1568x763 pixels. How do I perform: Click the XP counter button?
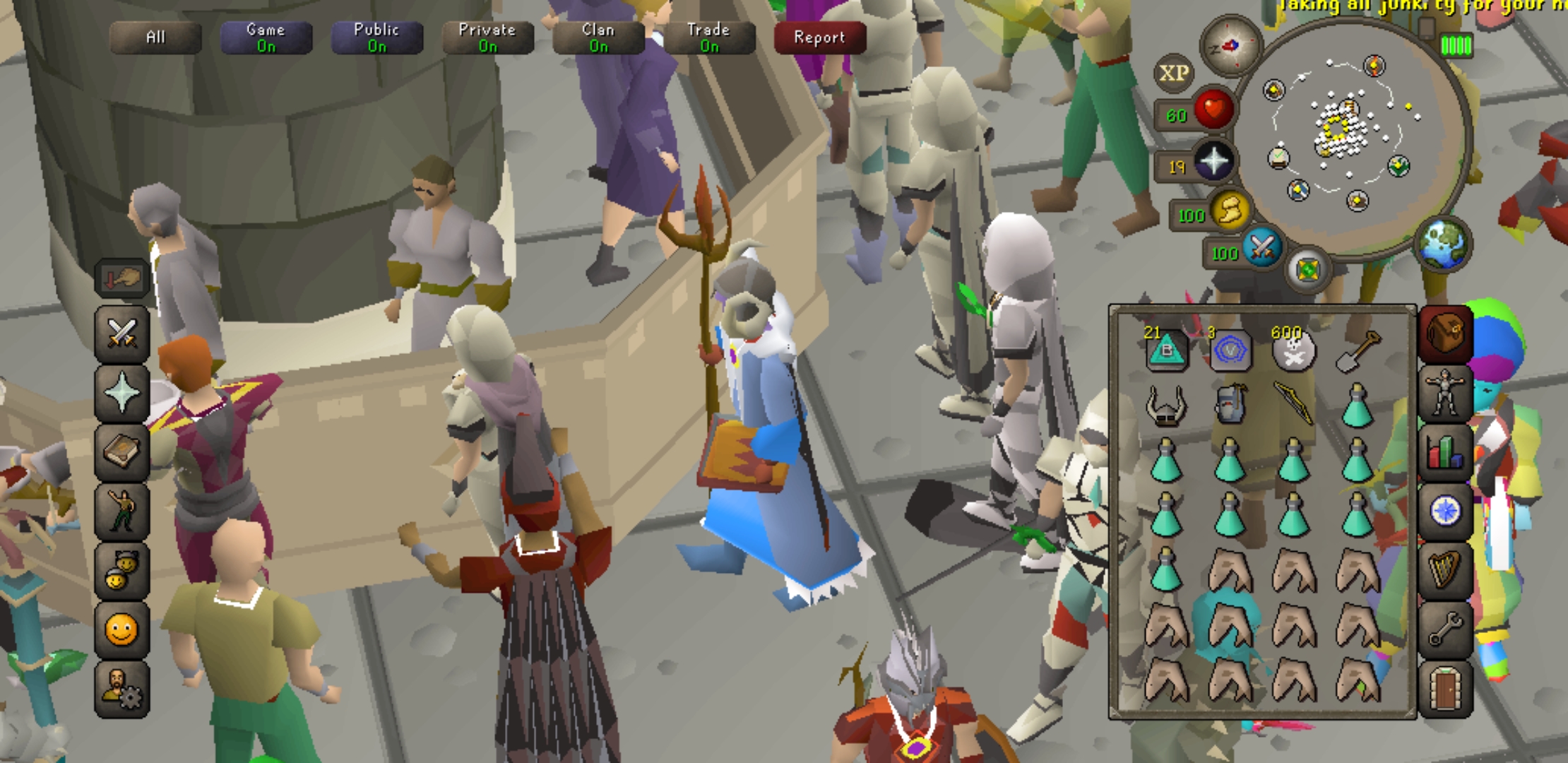(x=1172, y=73)
